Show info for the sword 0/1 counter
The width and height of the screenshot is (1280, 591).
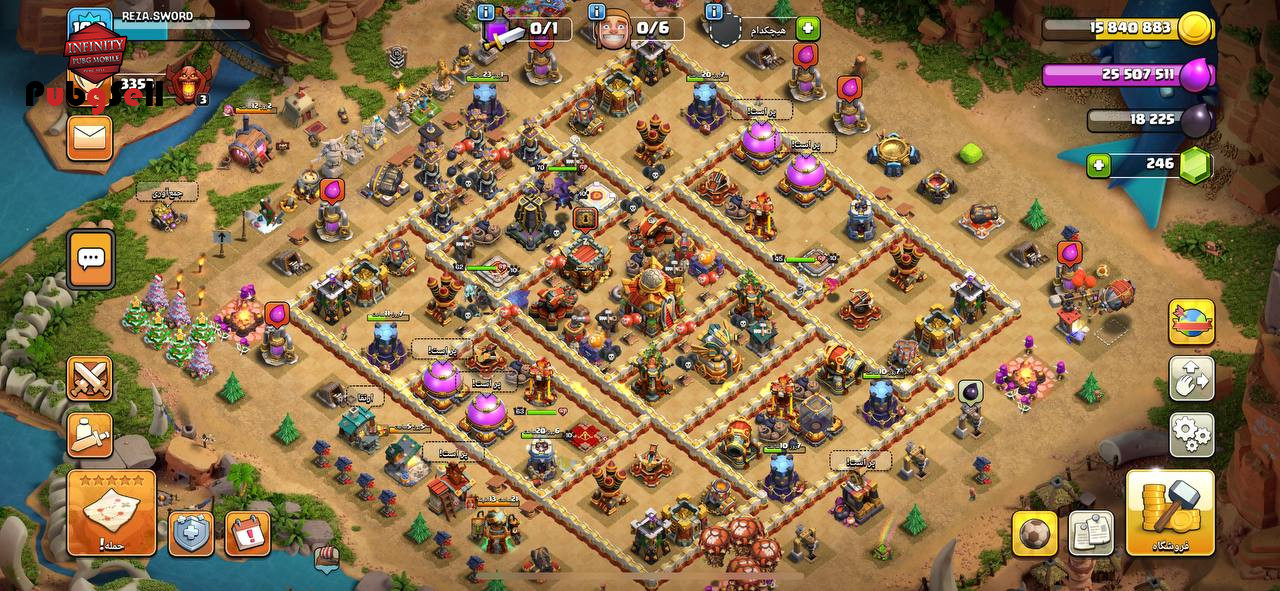(486, 12)
